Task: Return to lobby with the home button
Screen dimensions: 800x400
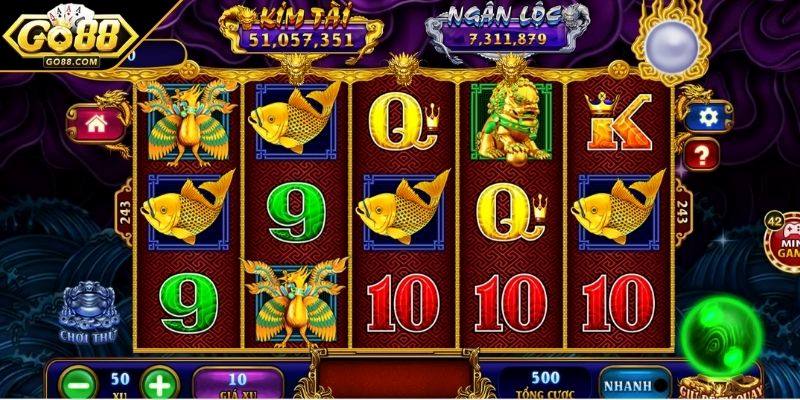Action: [98, 124]
